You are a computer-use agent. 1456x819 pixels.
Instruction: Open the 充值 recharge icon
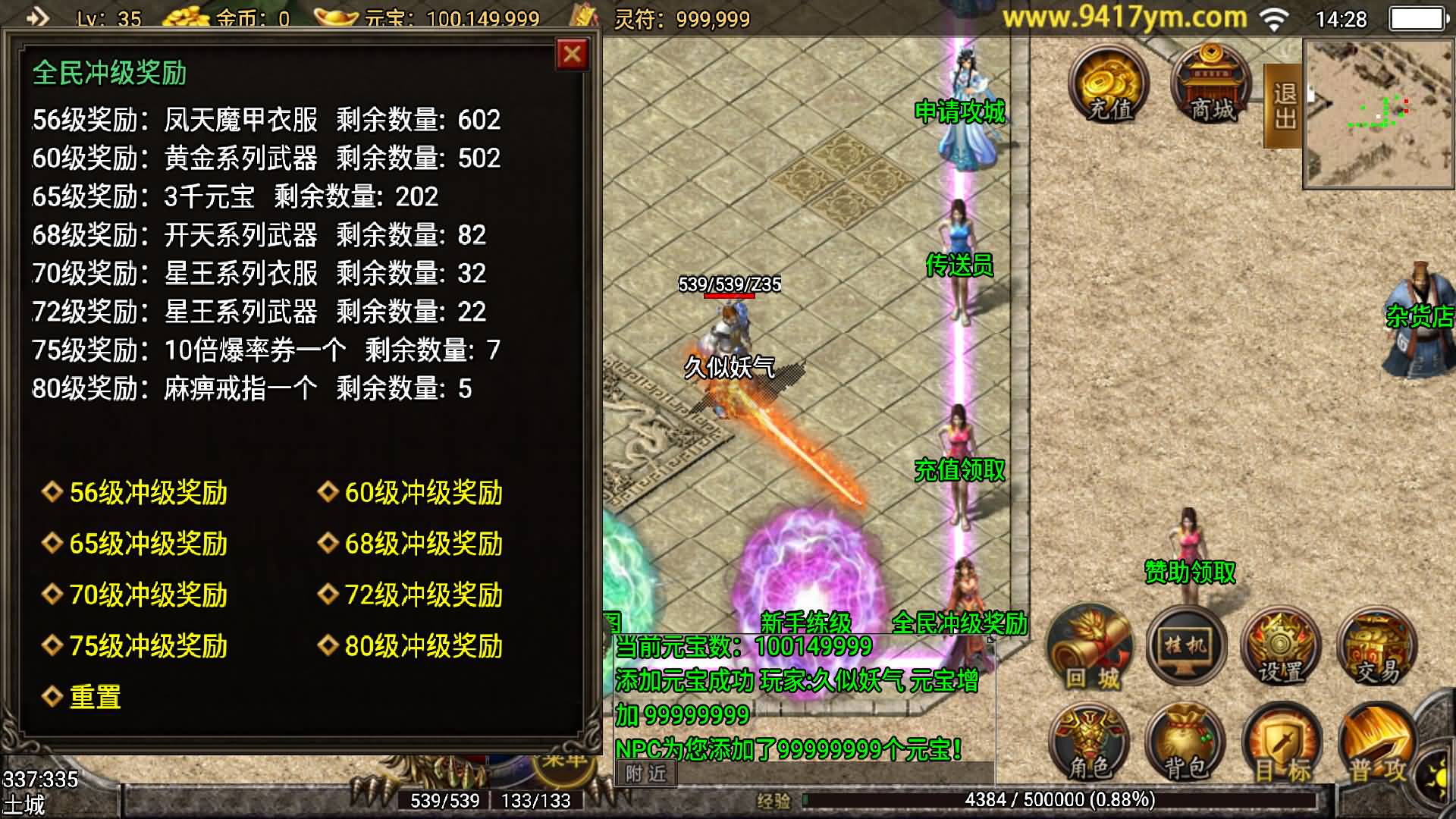click(x=1109, y=85)
